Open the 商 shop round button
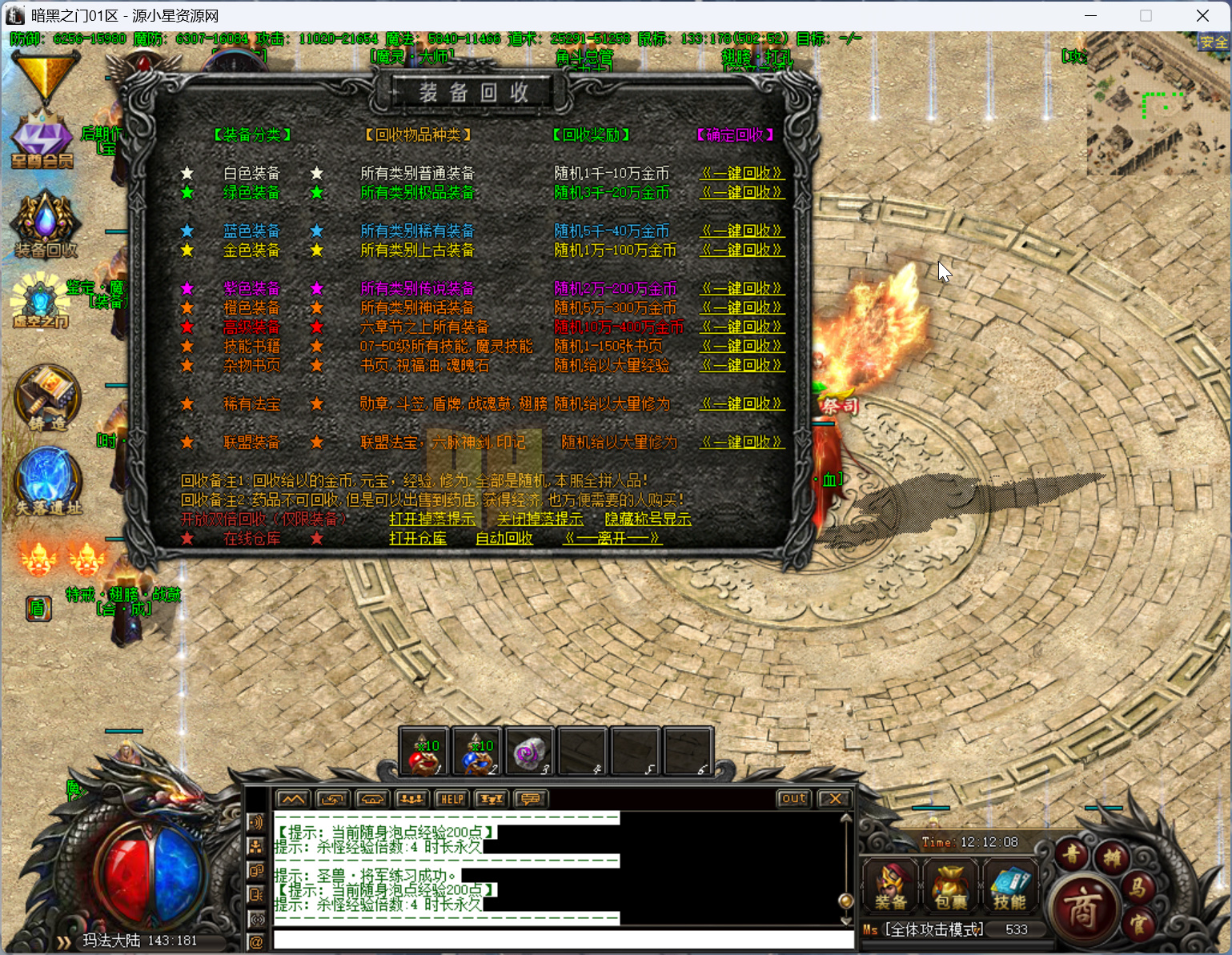The image size is (1232, 955). click(x=1082, y=909)
